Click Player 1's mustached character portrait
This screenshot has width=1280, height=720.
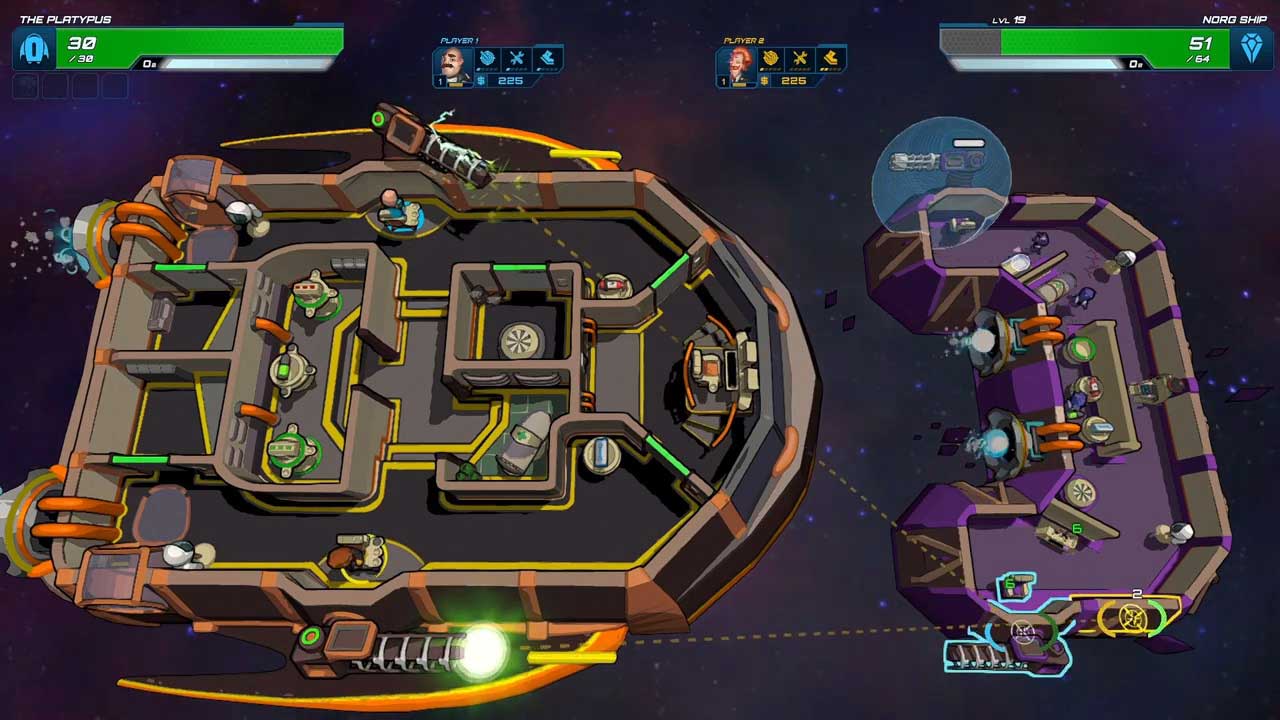[x=453, y=65]
